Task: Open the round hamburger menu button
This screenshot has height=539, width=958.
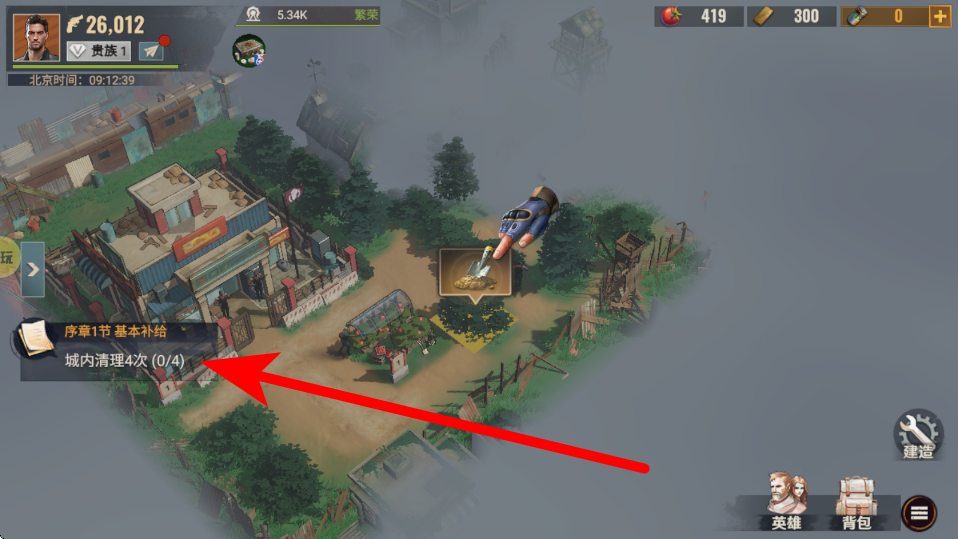Action: pos(919,513)
